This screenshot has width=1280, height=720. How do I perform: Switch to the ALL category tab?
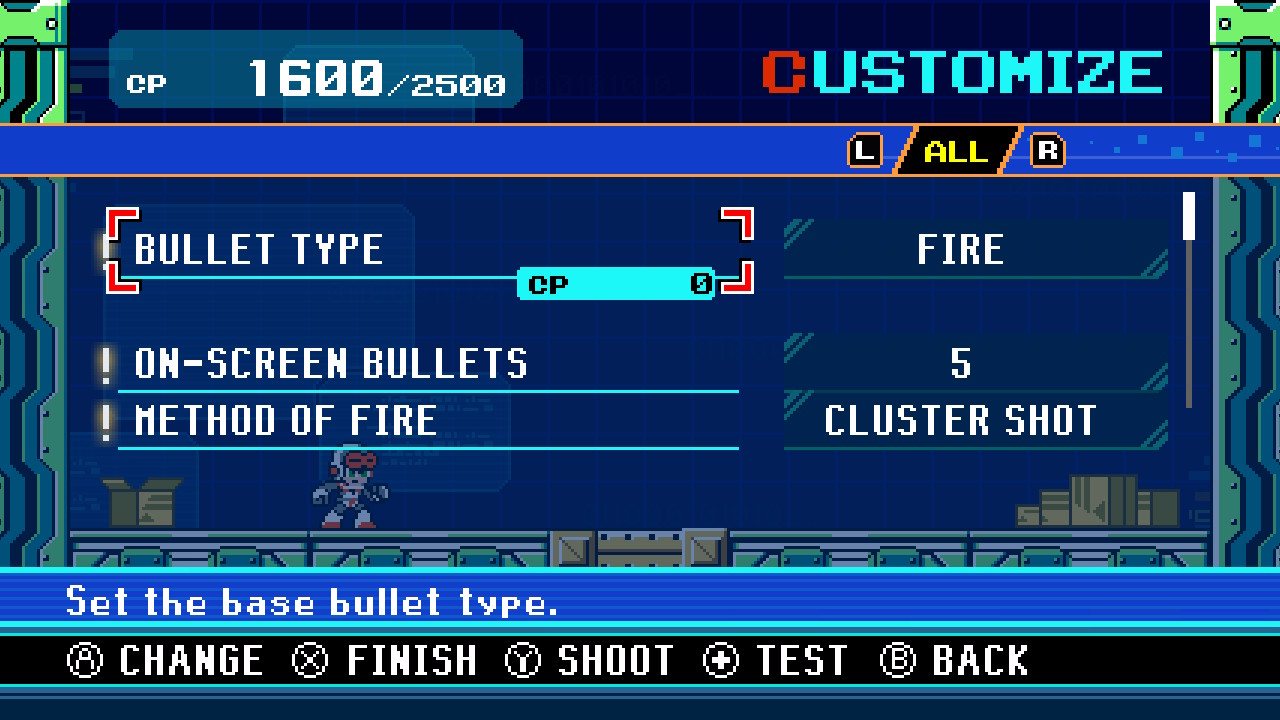[x=955, y=152]
